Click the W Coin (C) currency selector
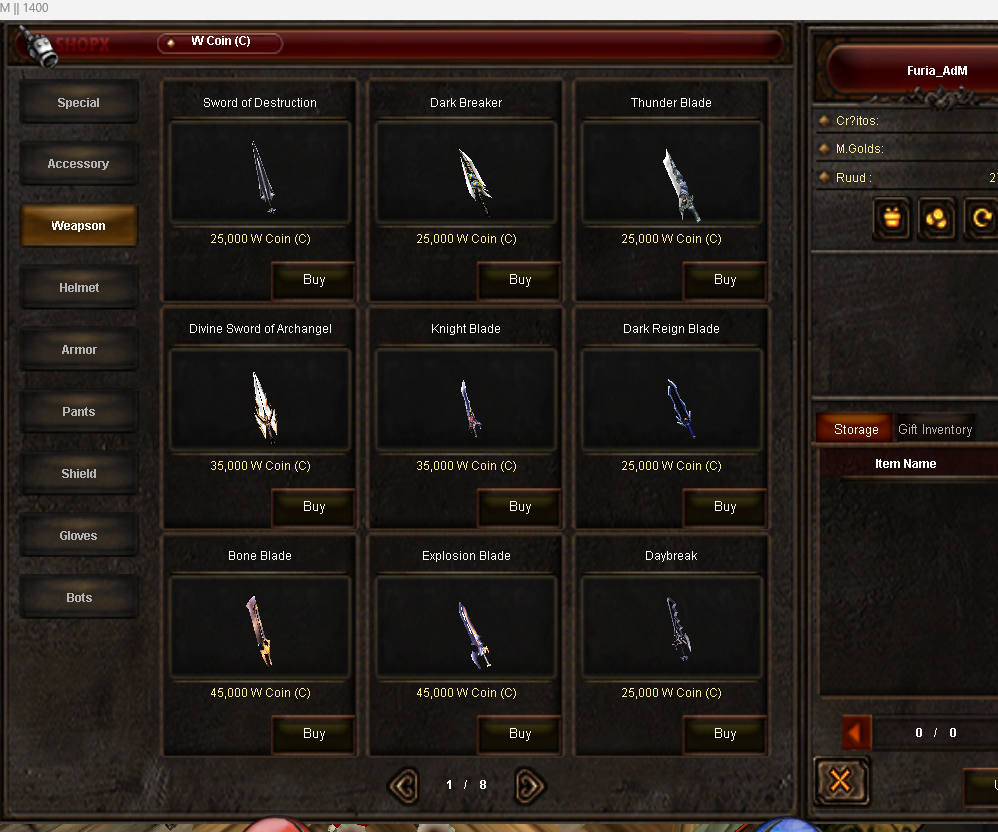998x832 pixels. coord(221,43)
